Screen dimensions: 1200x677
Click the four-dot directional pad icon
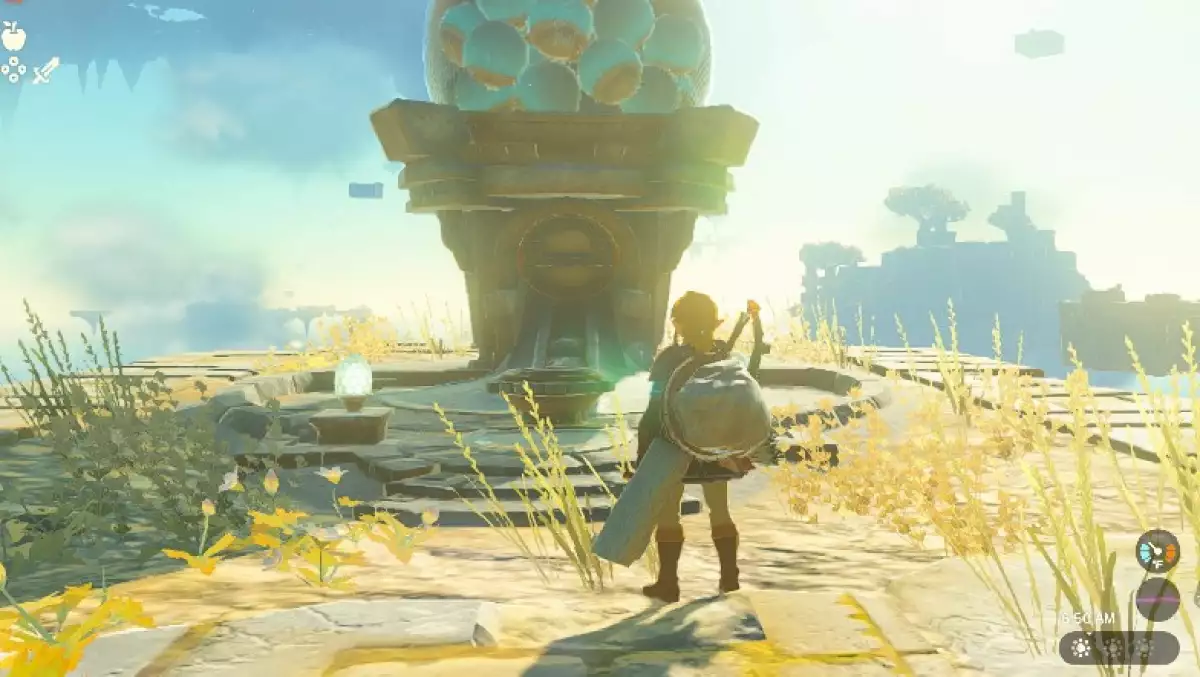click(14, 69)
